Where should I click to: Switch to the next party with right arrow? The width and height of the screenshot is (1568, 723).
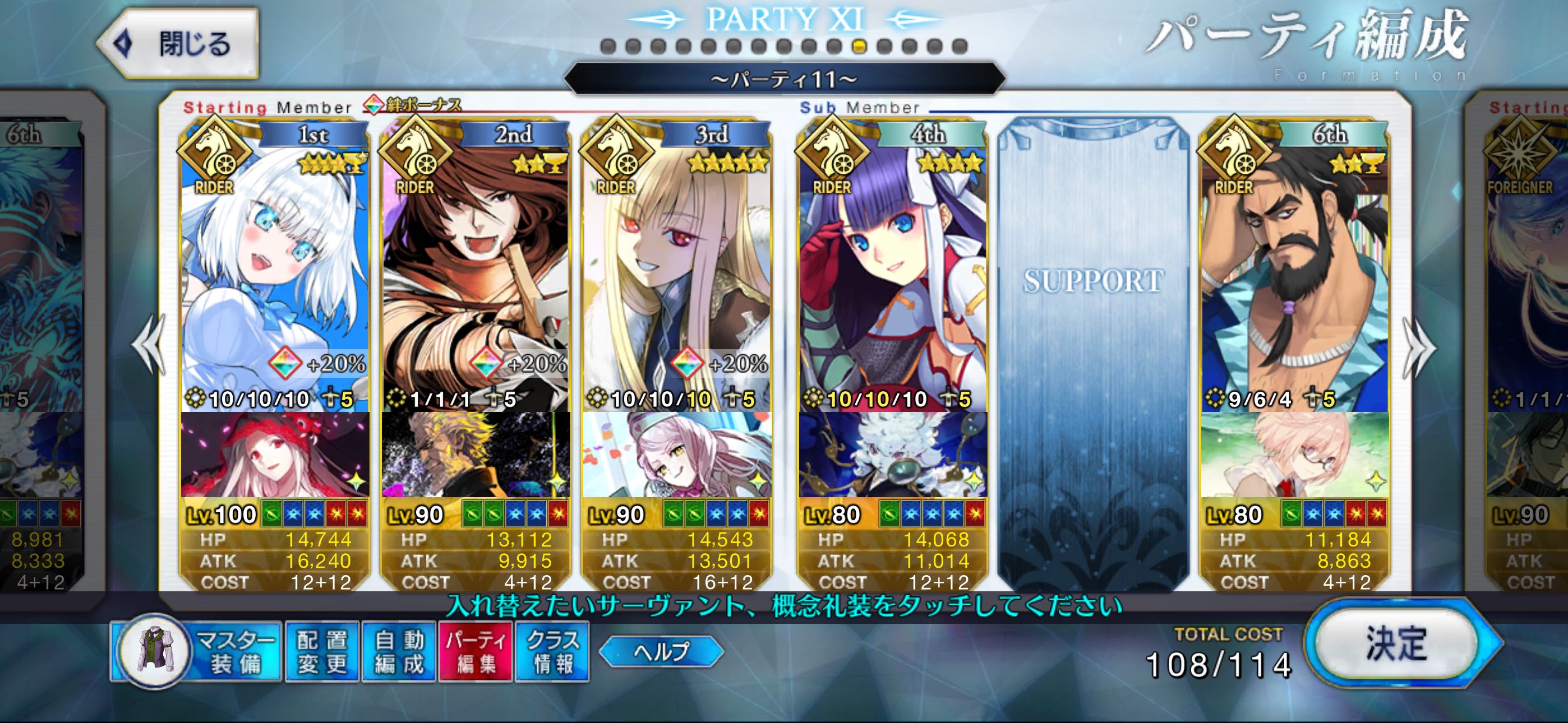pyautogui.click(x=1419, y=347)
